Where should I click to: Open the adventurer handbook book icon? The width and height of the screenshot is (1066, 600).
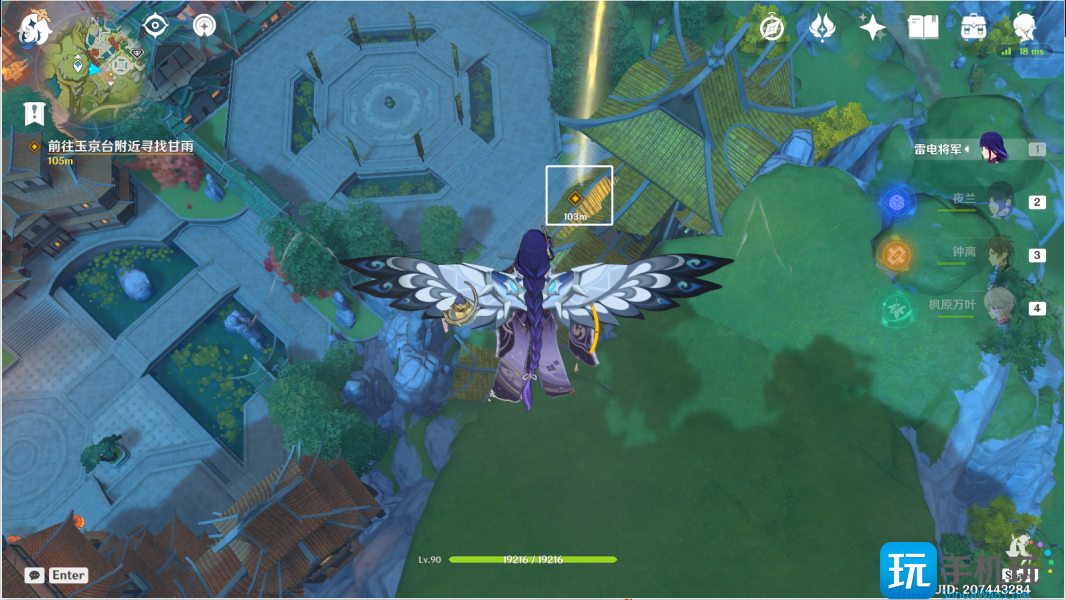(x=923, y=28)
